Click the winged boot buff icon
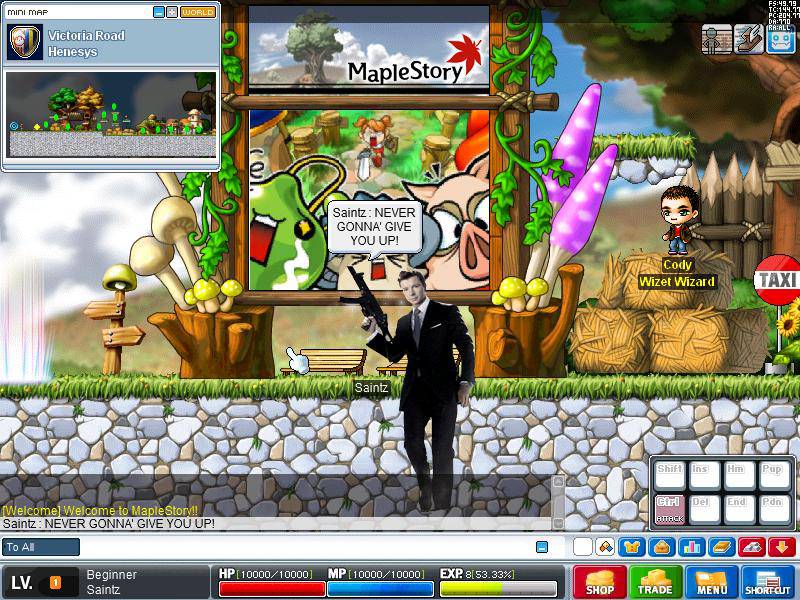800x600 pixels. pyautogui.click(x=747, y=39)
